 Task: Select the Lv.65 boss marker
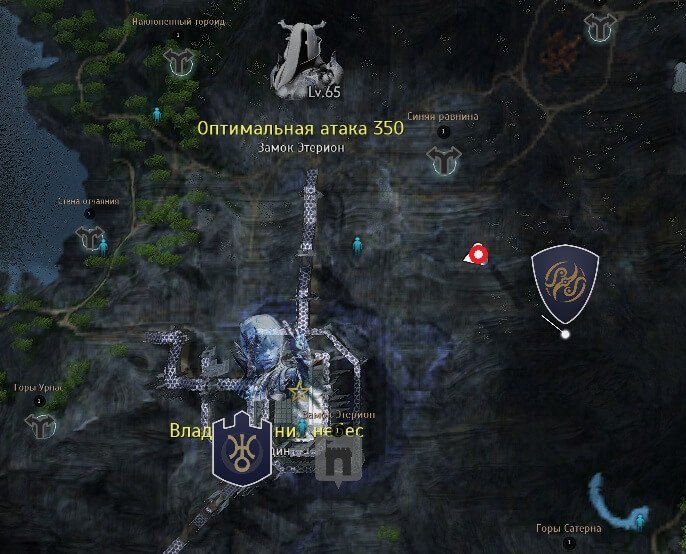click(x=308, y=60)
